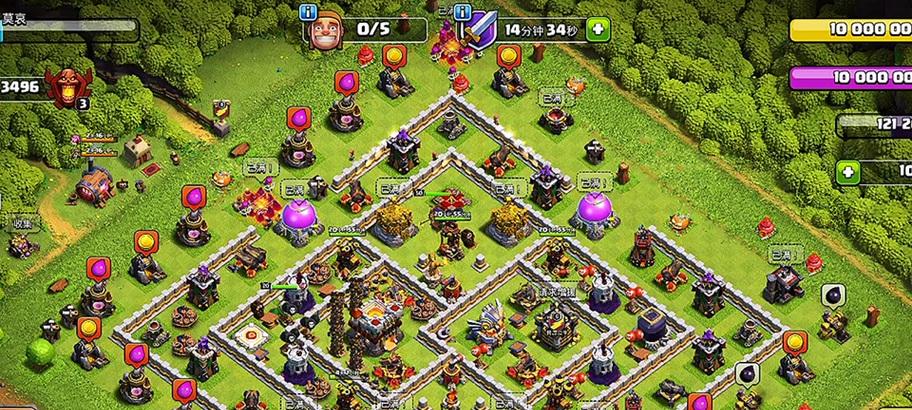Open the shield info button
Image resolution: width=912 pixels, height=410 pixels.
click(x=462, y=12)
